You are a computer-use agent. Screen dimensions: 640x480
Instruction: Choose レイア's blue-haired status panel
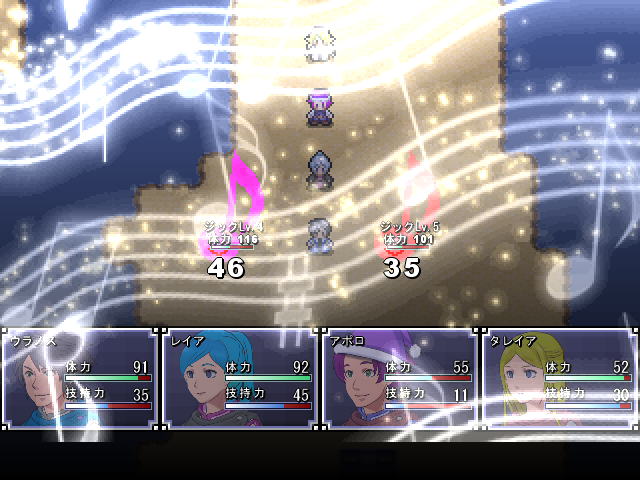tap(240, 378)
